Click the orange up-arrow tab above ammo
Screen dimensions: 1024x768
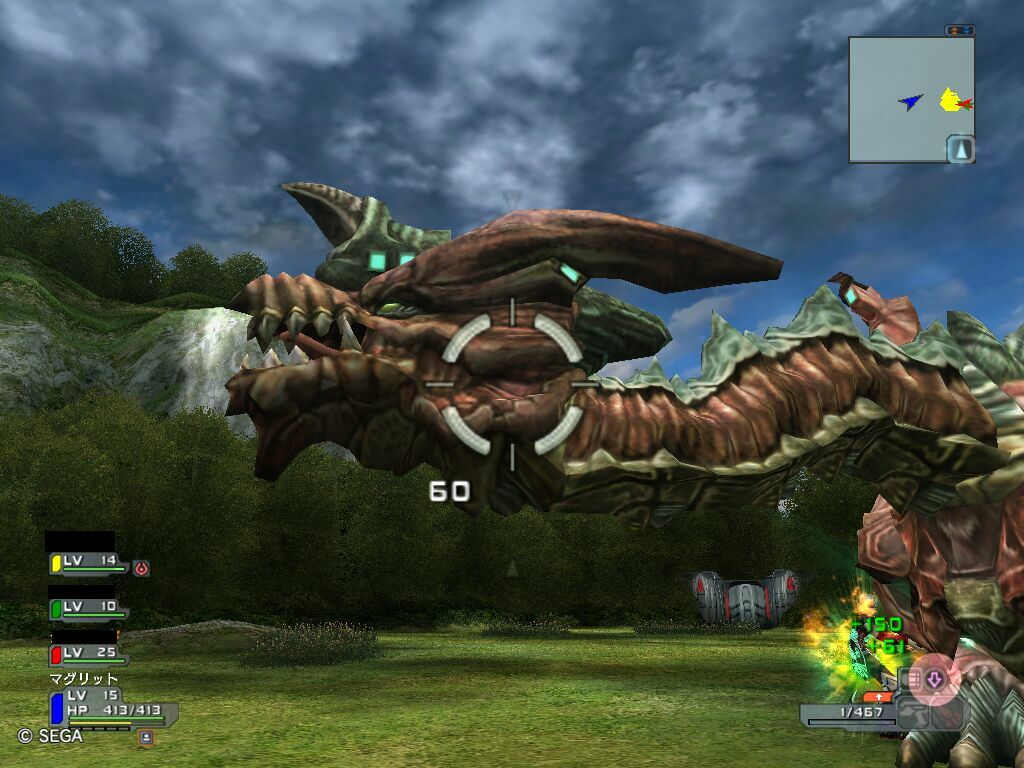877,696
